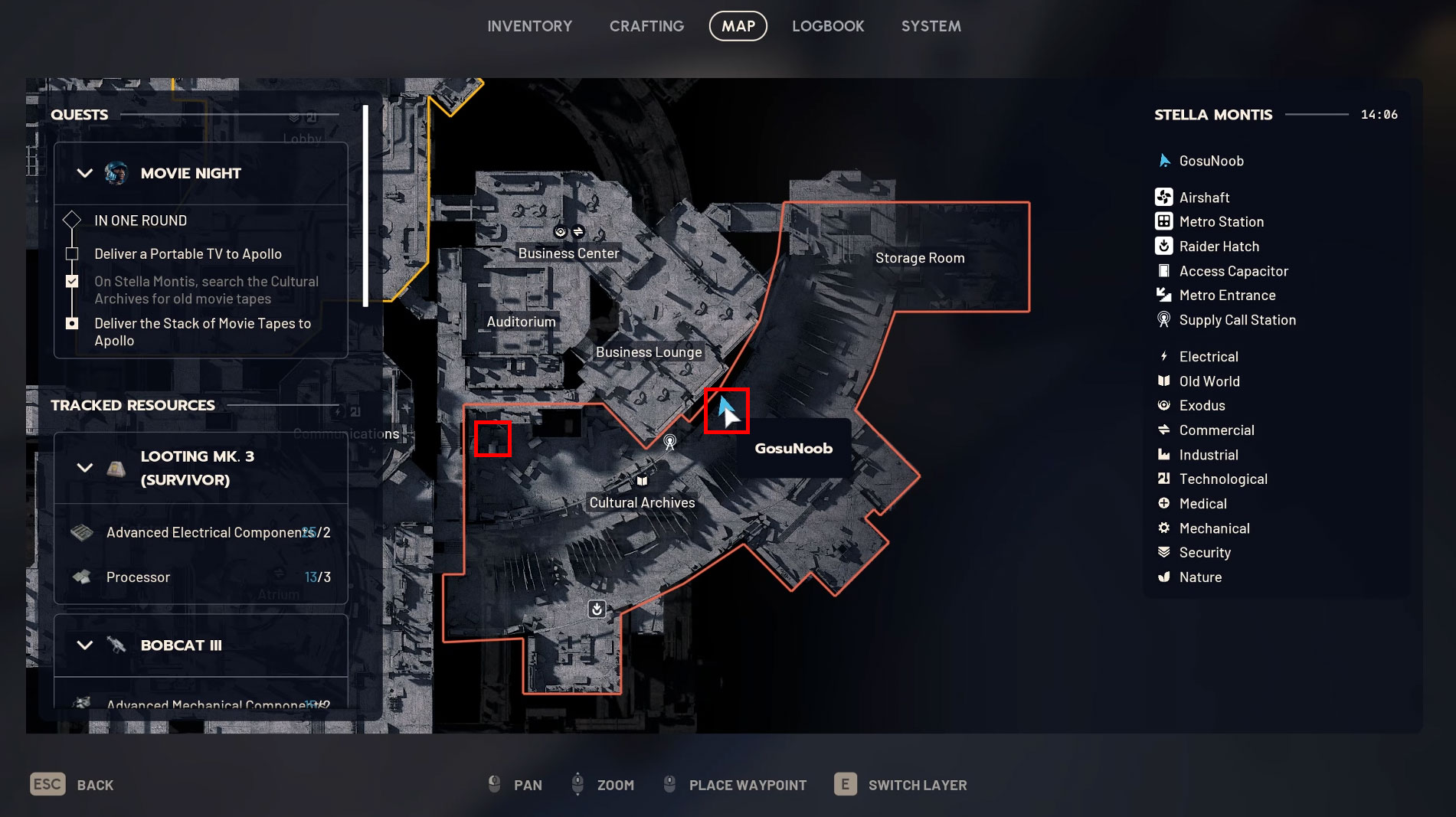The height and width of the screenshot is (817, 1456).
Task: Open the Crafting tab
Action: (x=646, y=26)
